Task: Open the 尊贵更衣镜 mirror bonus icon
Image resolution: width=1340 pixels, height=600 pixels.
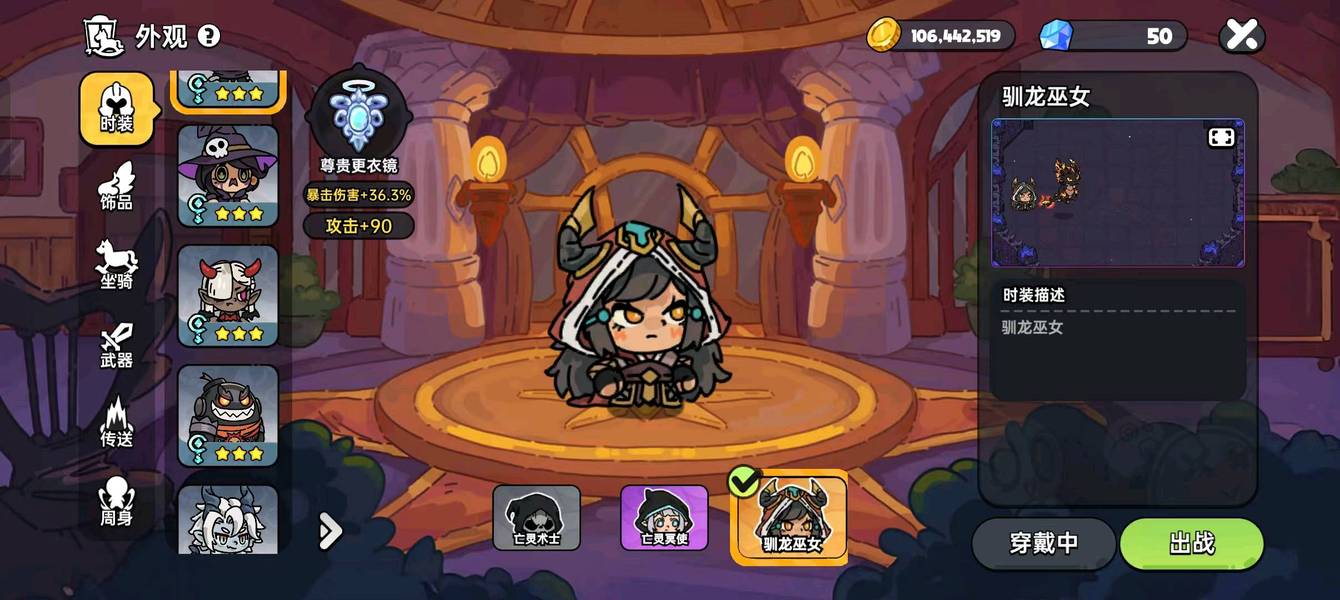Action: tap(359, 117)
